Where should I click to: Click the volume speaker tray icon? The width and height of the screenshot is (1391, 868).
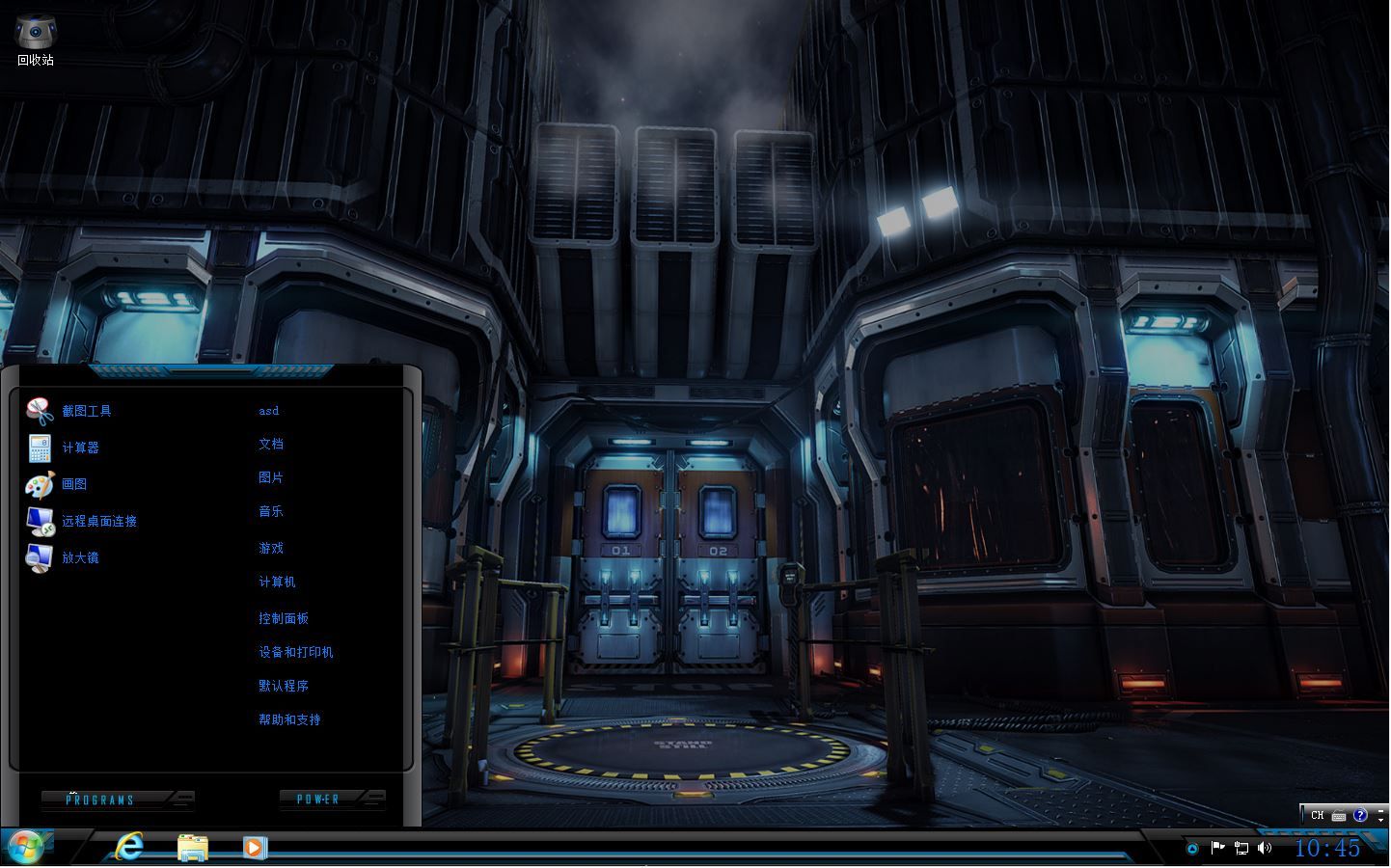tap(1265, 848)
